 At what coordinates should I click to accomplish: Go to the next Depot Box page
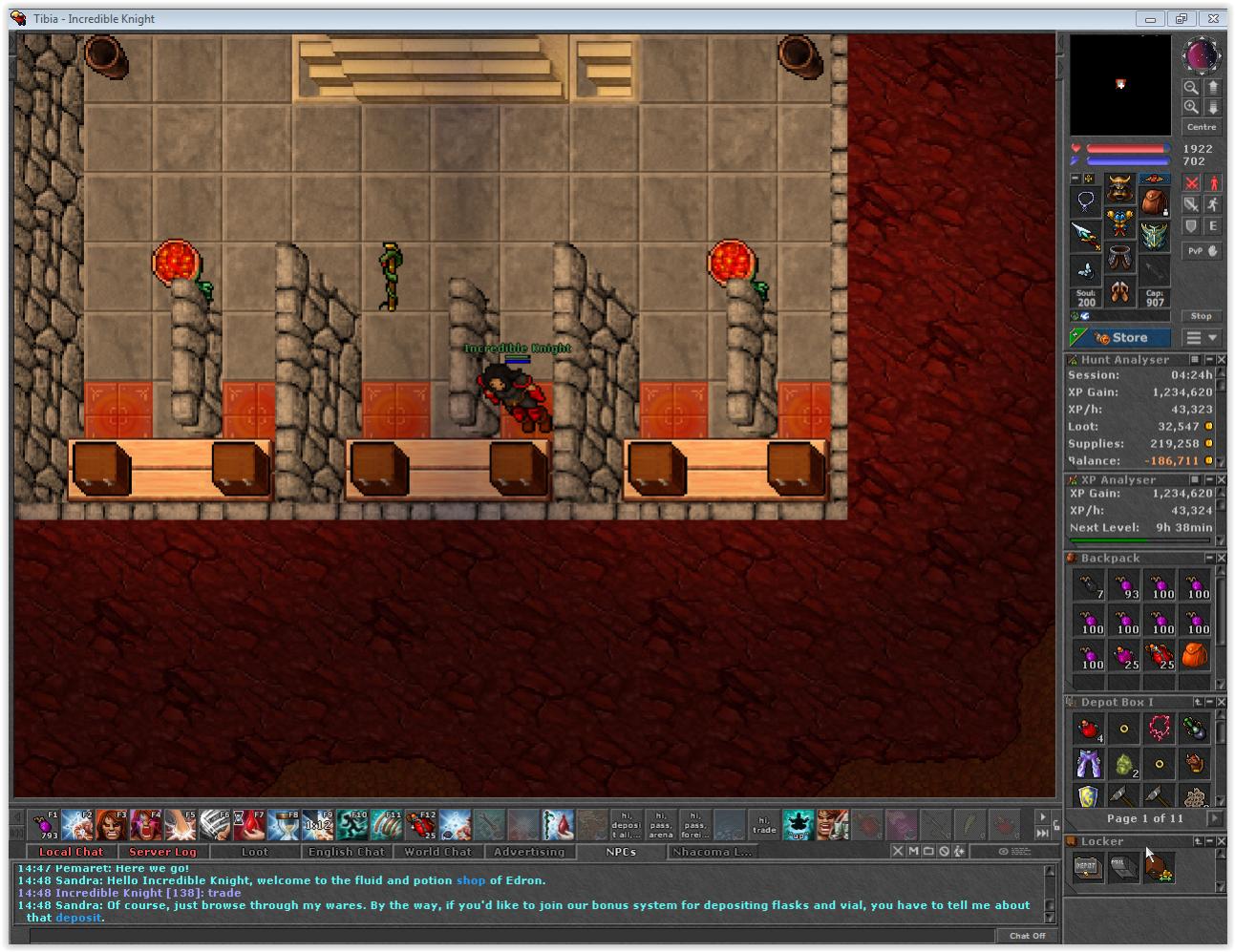point(1213,818)
